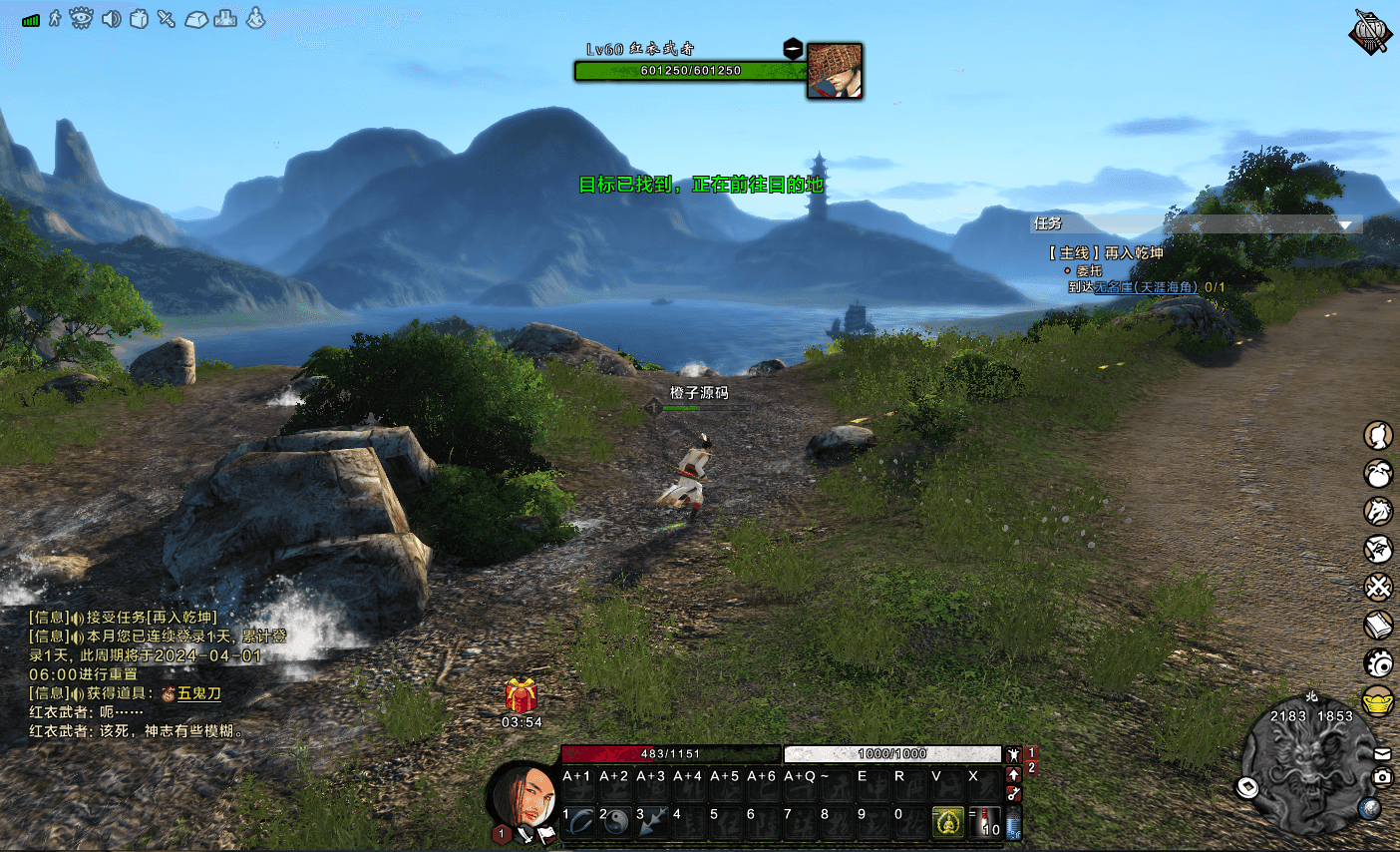This screenshot has width=1400, height=852.
Task: Open the book journal side icon
Action: tap(1378, 625)
